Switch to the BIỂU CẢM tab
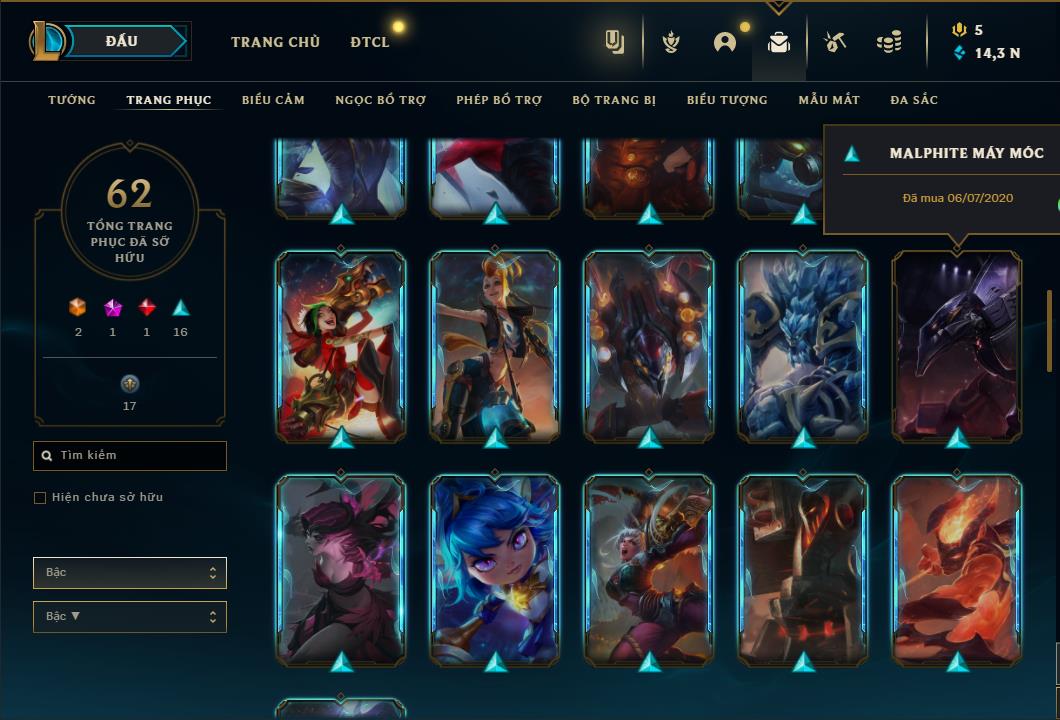Viewport: 1060px width, 720px height. point(273,100)
